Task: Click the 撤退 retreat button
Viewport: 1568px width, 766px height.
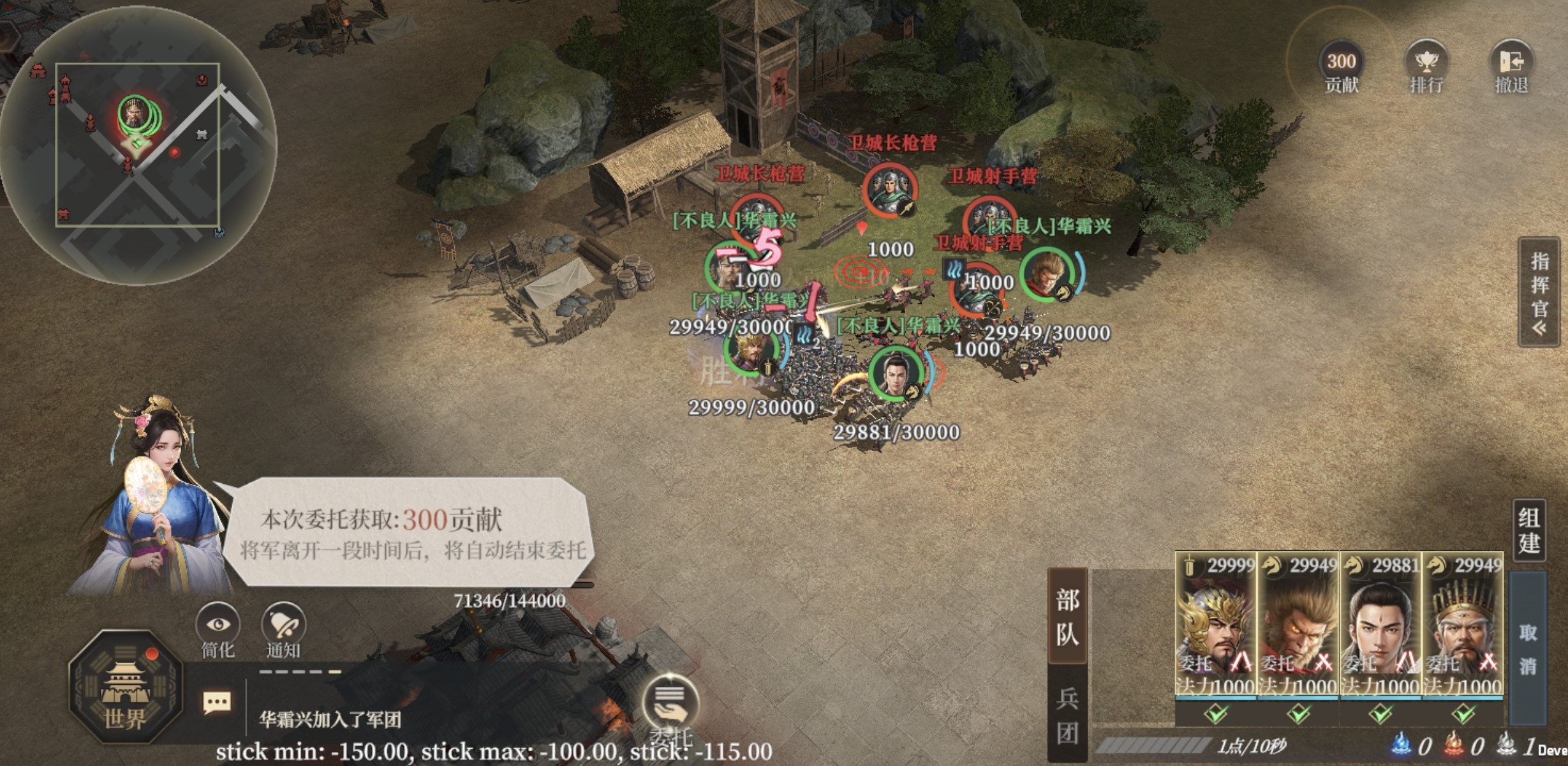Action: [x=1511, y=67]
